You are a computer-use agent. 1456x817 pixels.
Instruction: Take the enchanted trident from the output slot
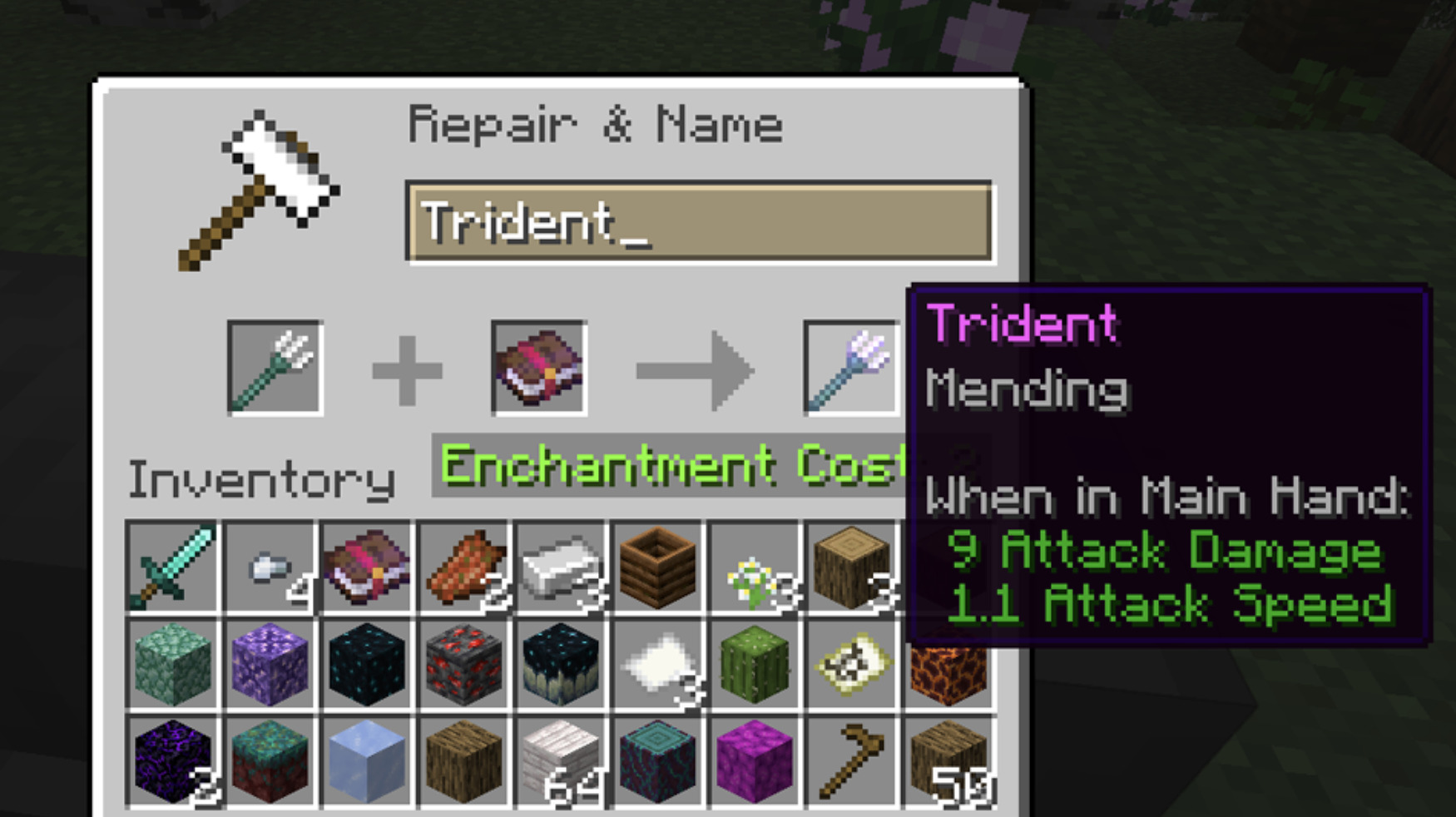coord(851,367)
